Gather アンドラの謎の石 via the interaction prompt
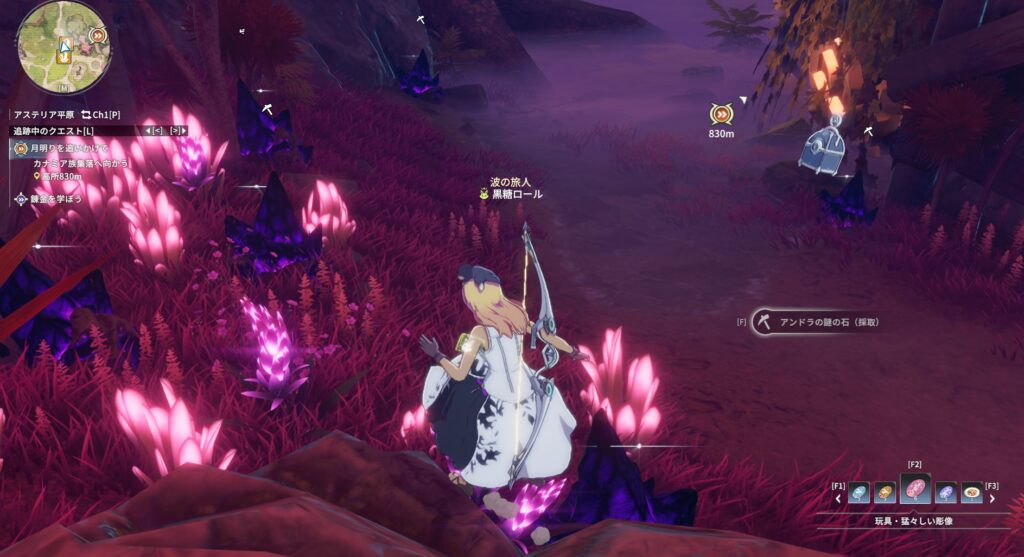Viewport: 1024px width, 557px height. pos(817,322)
